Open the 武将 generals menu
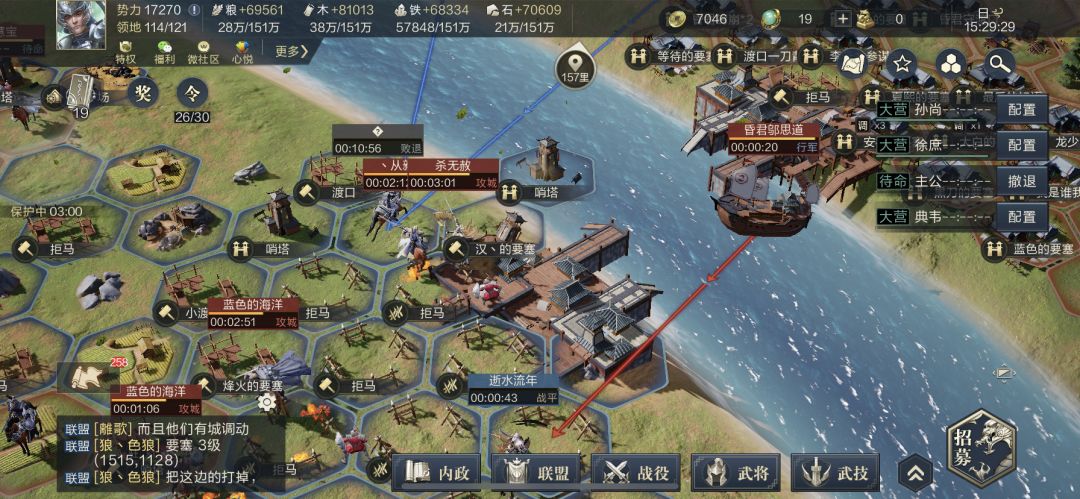1080x499 pixels. click(735, 471)
